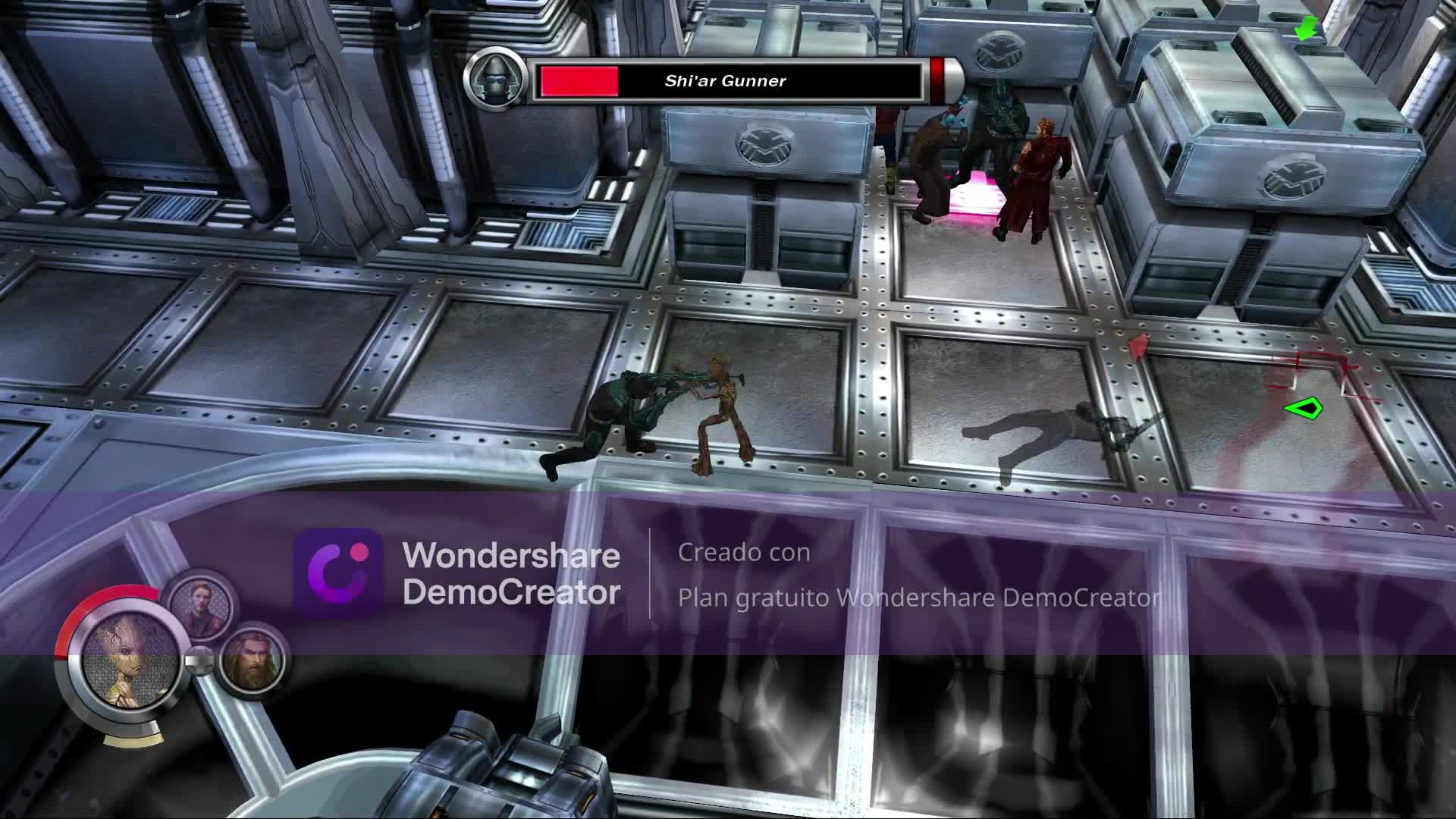Switch to the Thor team portrait
This screenshot has height=819, width=1456.
(x=251, y=659)
